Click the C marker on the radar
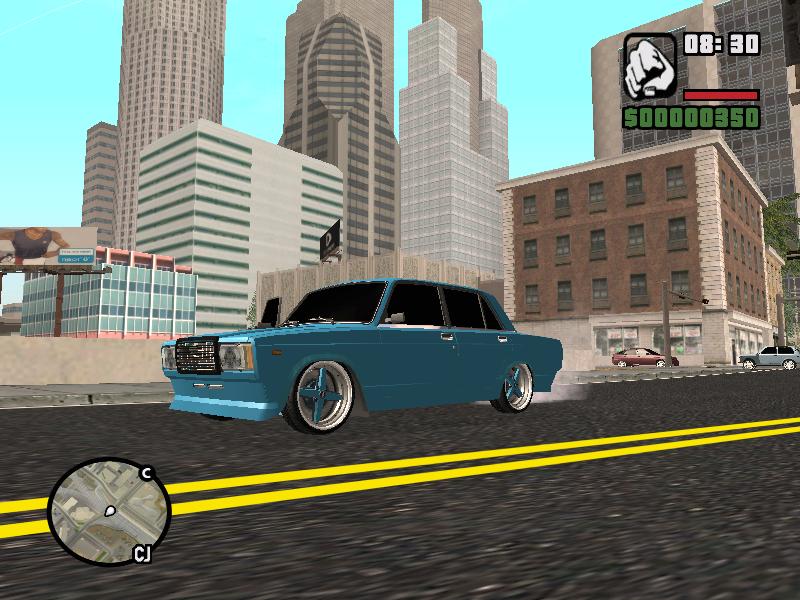 coord(146,474)
